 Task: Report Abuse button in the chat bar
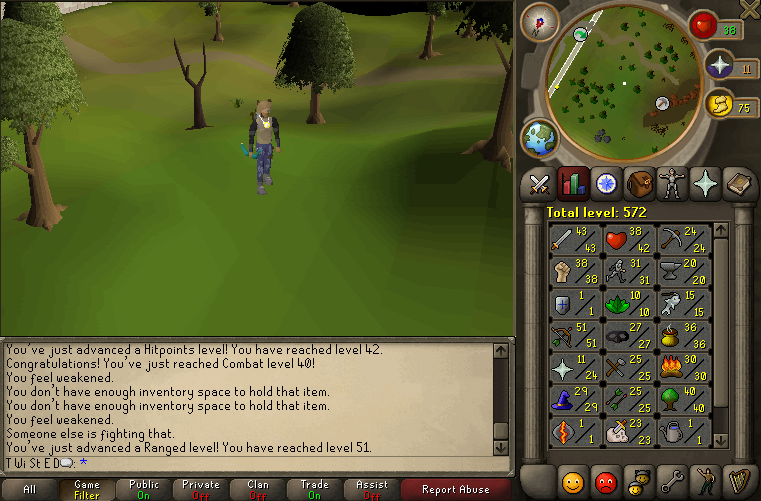point(456,489)
